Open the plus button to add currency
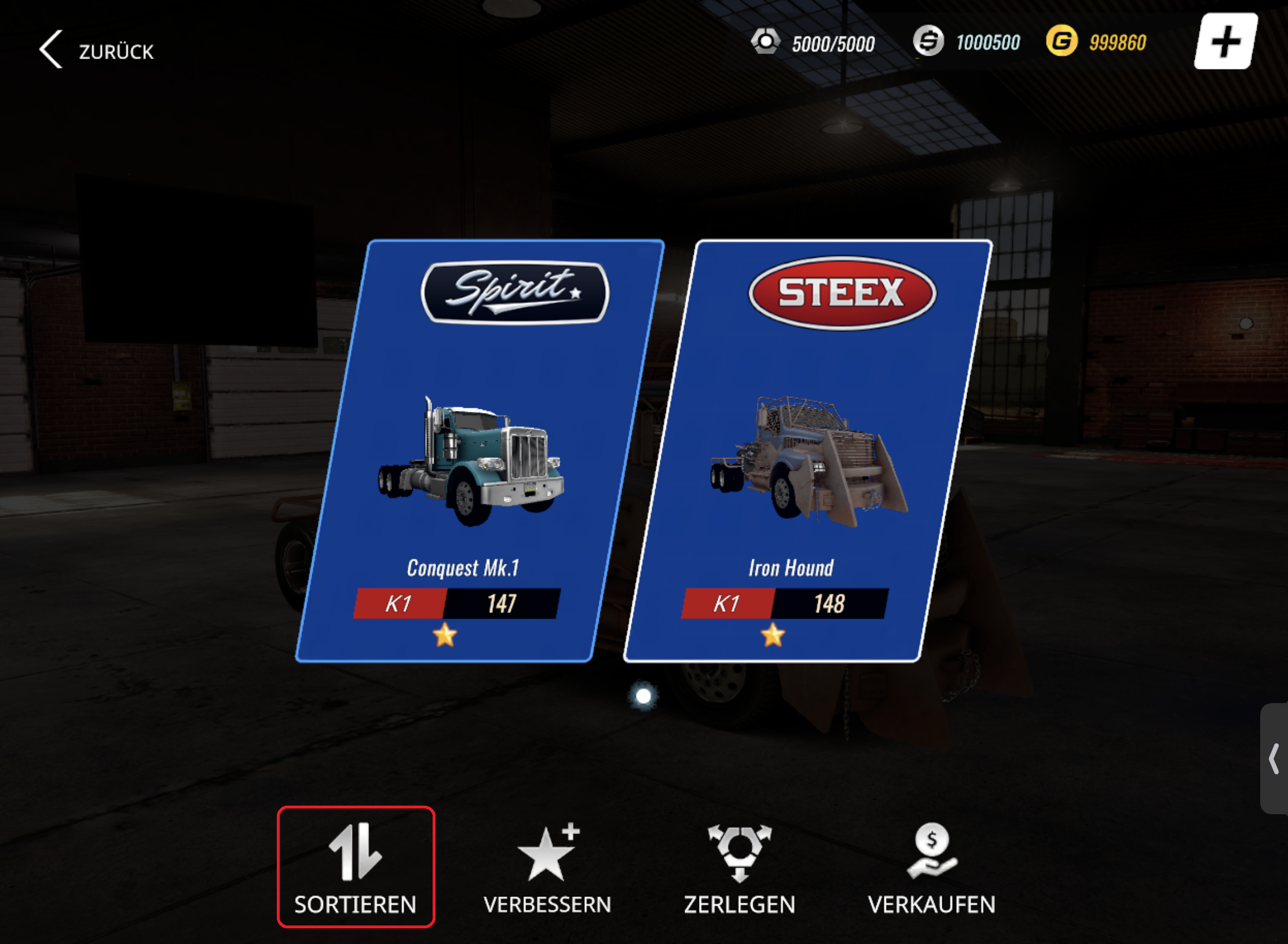Screen dimensions: 1288x944 (x=1225, y=42)
